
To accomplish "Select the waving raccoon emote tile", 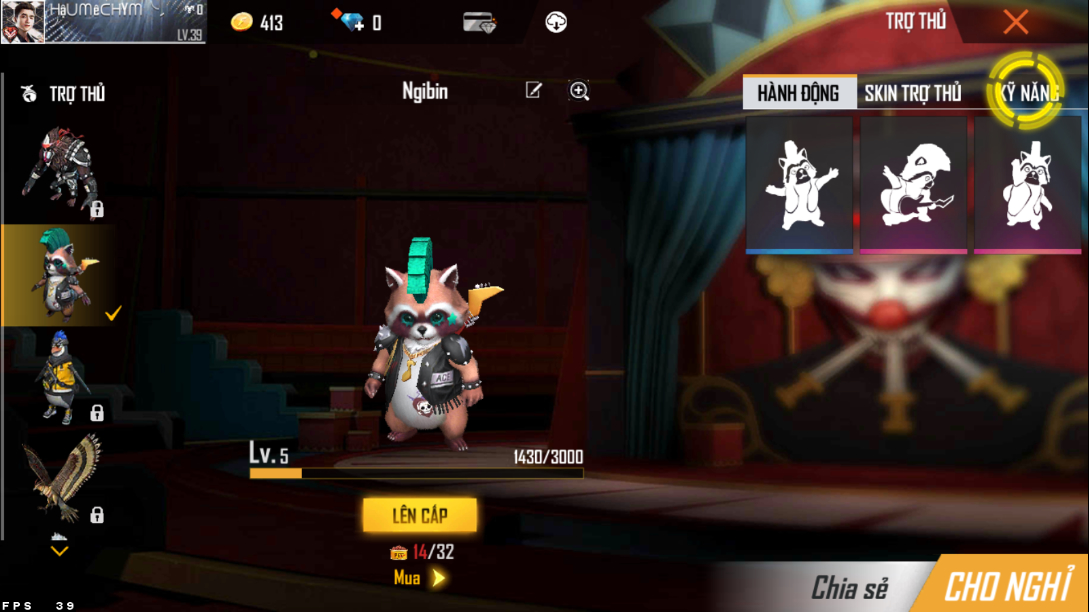I will [x=799, y=184].
